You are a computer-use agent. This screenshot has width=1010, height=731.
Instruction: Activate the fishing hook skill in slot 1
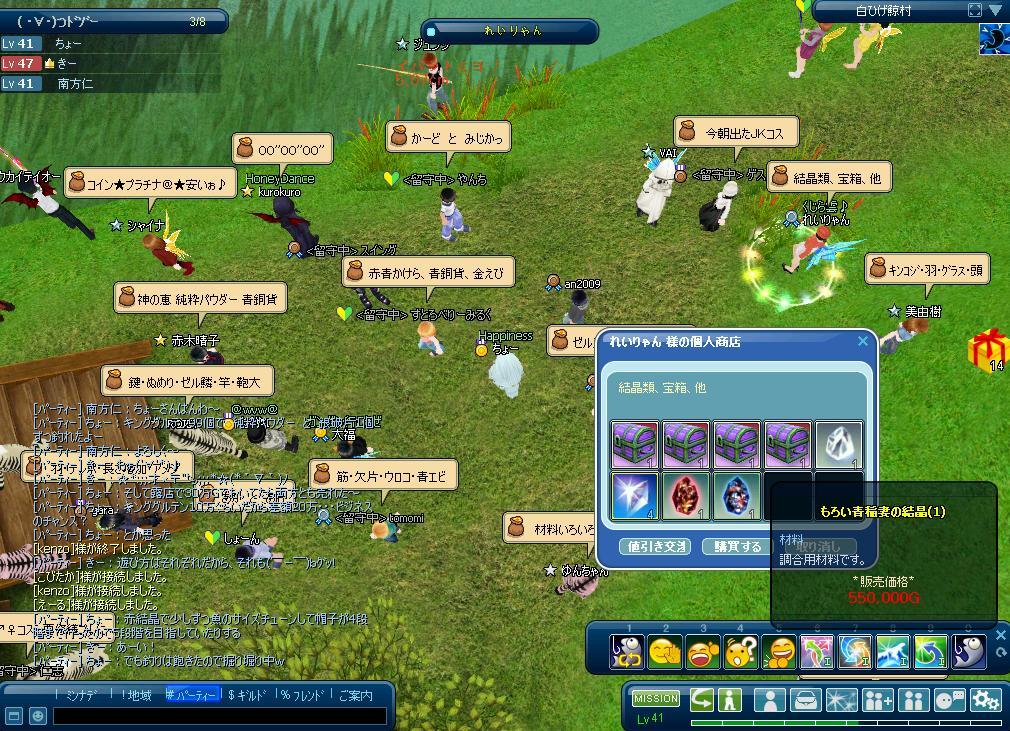[x=628, y=653]
